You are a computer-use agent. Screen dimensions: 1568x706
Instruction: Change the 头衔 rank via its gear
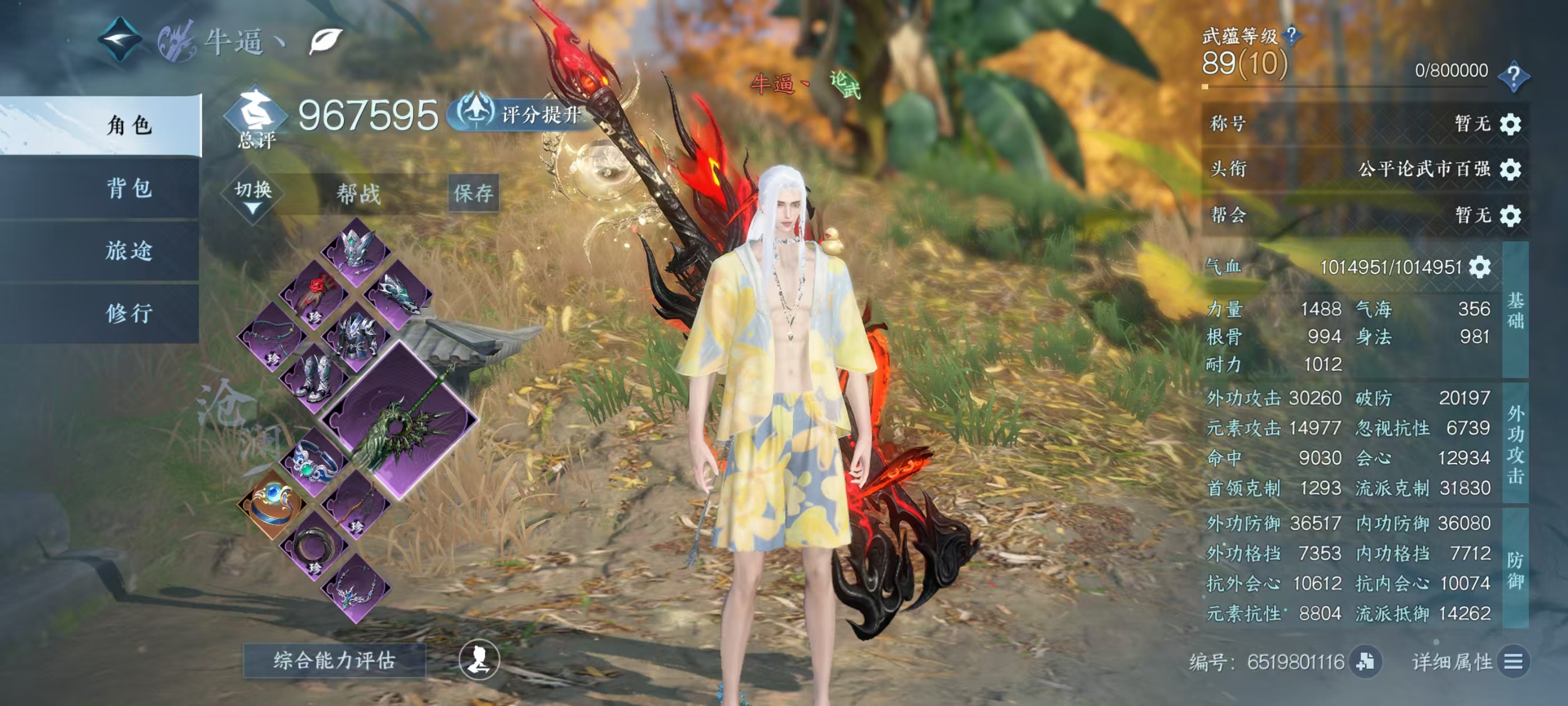tap(1510, 169)
